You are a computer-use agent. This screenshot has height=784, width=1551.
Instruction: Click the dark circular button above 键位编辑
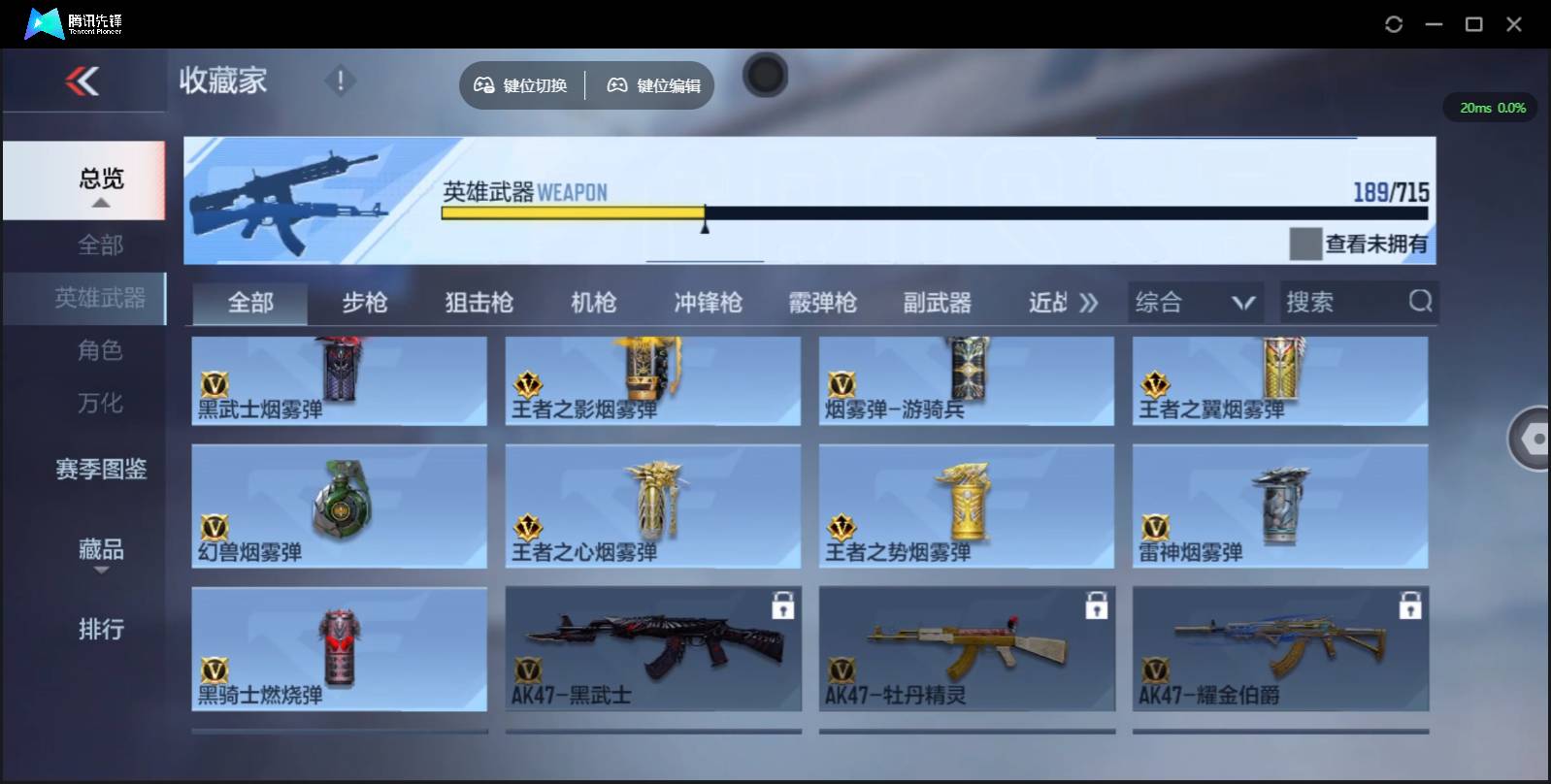765,75
